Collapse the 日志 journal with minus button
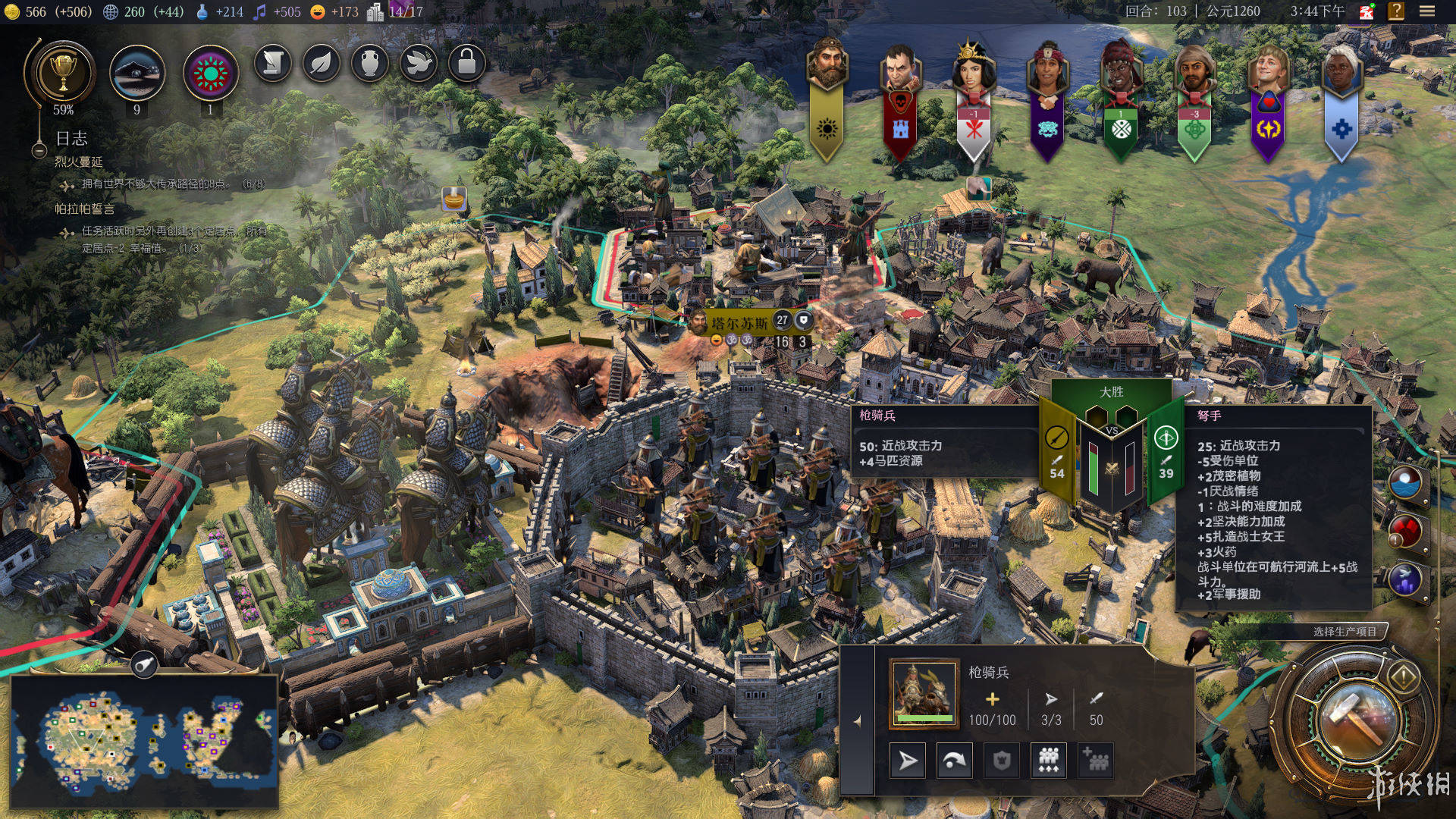The height and width of the screenshot is (819, 1456). 39,150
